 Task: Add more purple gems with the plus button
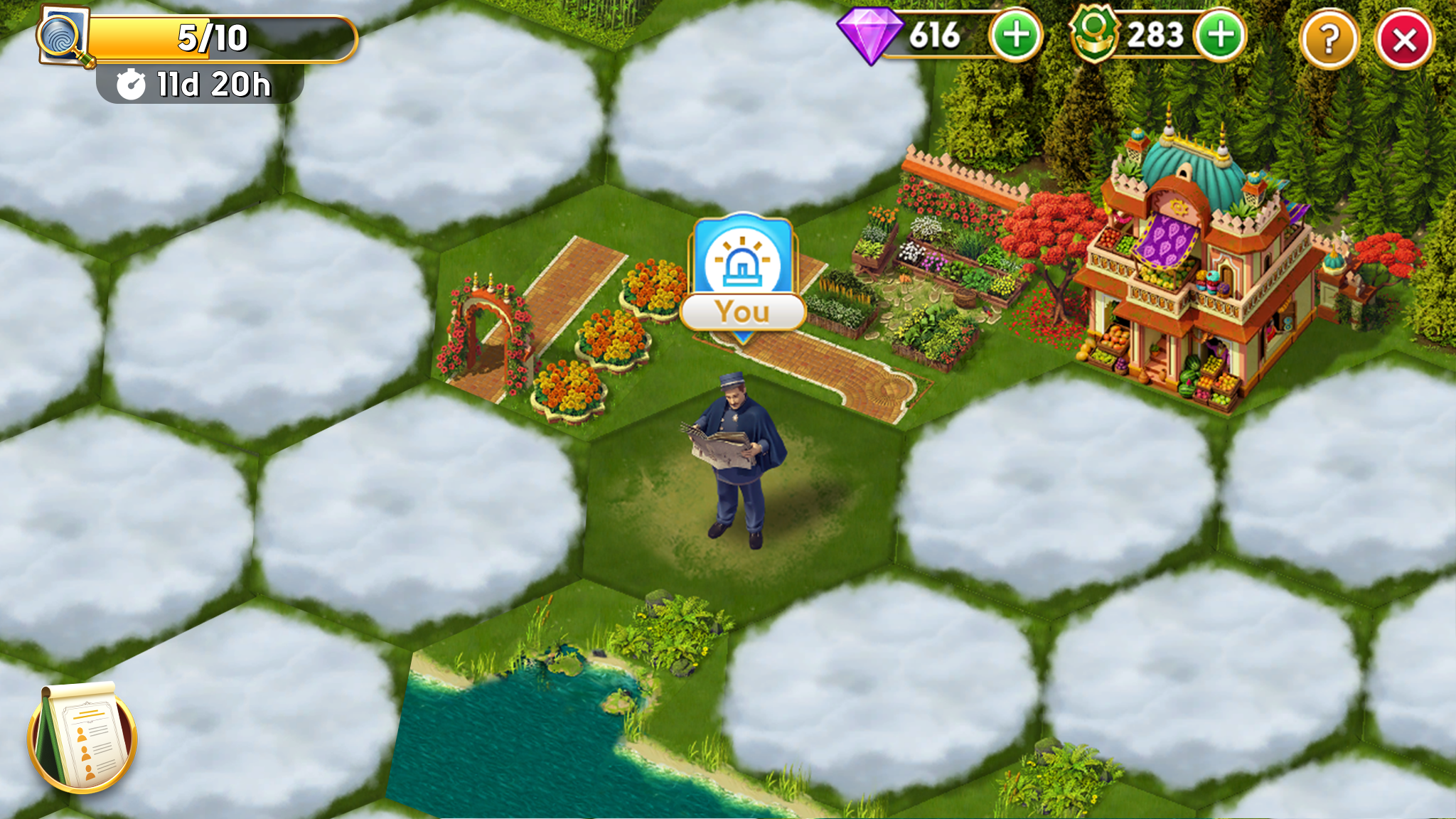[x=1016, y=36]
